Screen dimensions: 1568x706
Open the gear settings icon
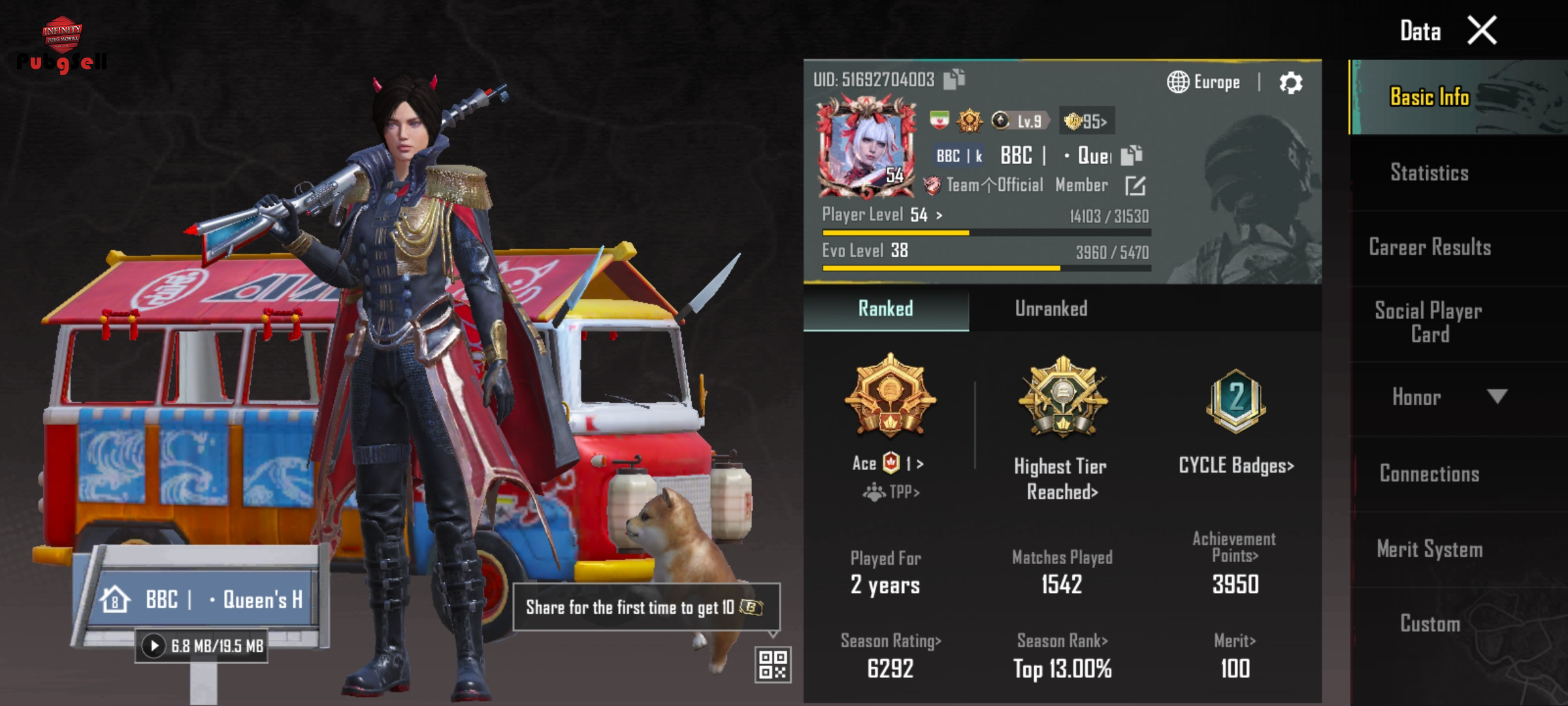[1290, 83]
